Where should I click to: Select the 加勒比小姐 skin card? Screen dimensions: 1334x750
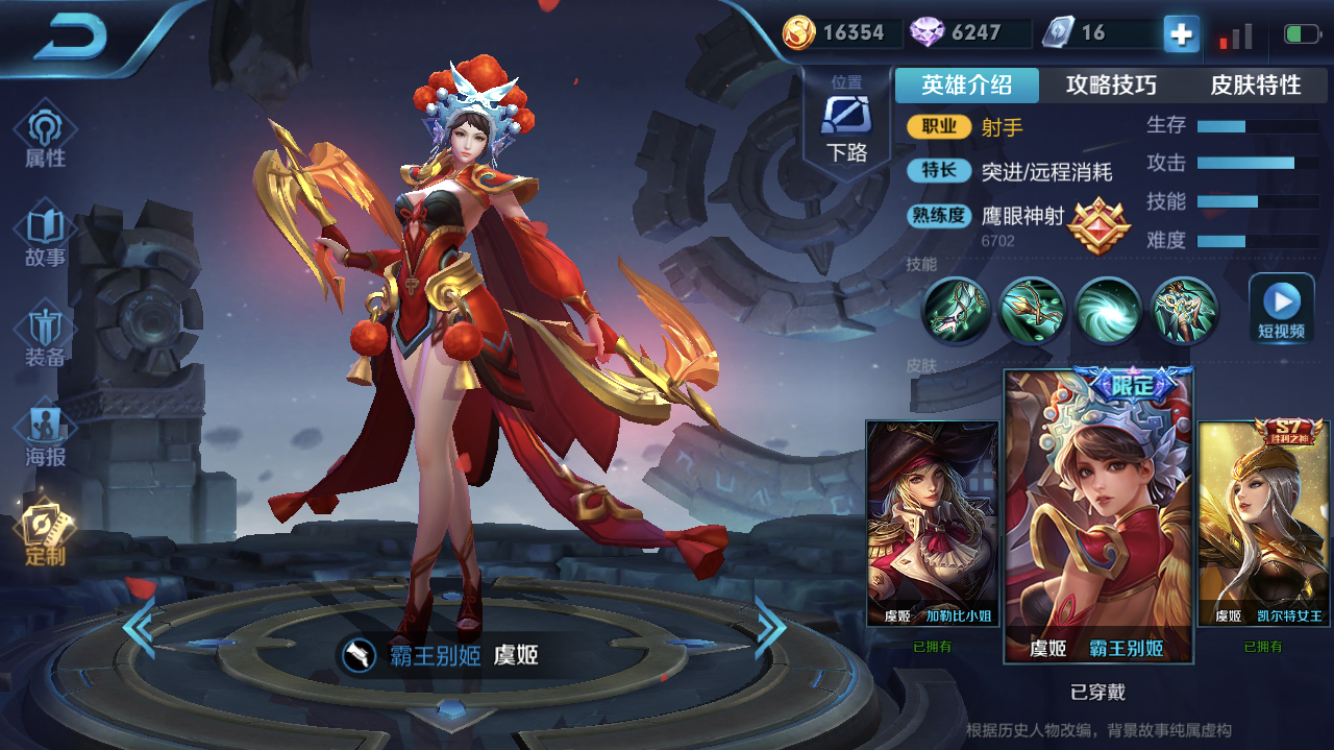pyautogui.click(x=932, y=523)
